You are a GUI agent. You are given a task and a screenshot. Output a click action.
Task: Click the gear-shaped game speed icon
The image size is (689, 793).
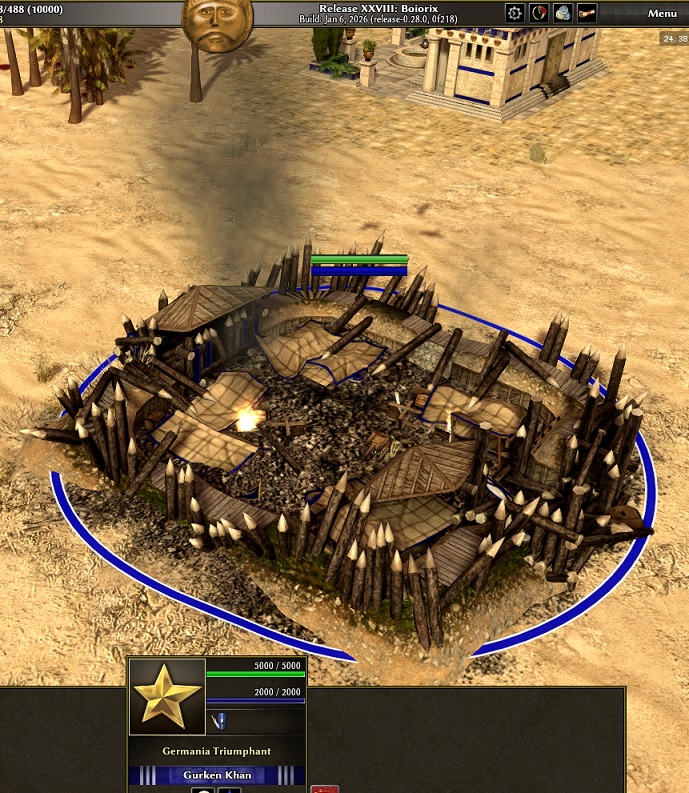[x=514, y=13]
